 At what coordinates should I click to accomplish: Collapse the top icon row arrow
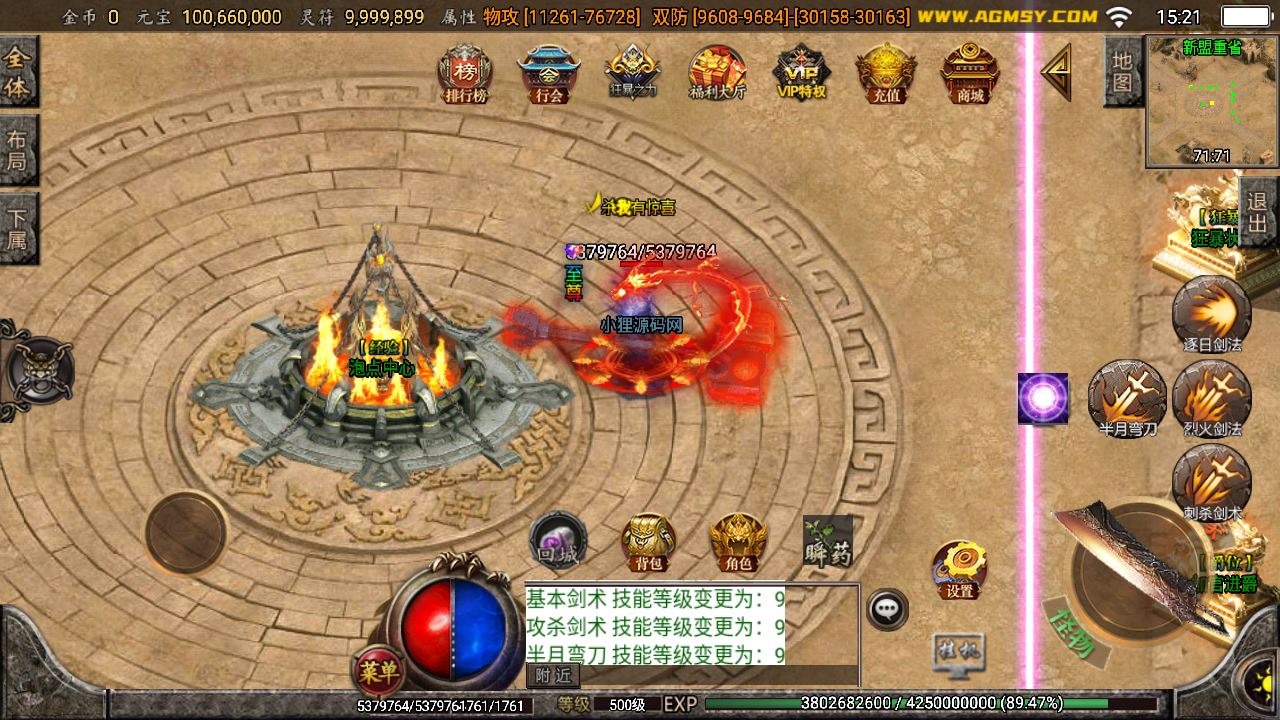point(1056,72)
